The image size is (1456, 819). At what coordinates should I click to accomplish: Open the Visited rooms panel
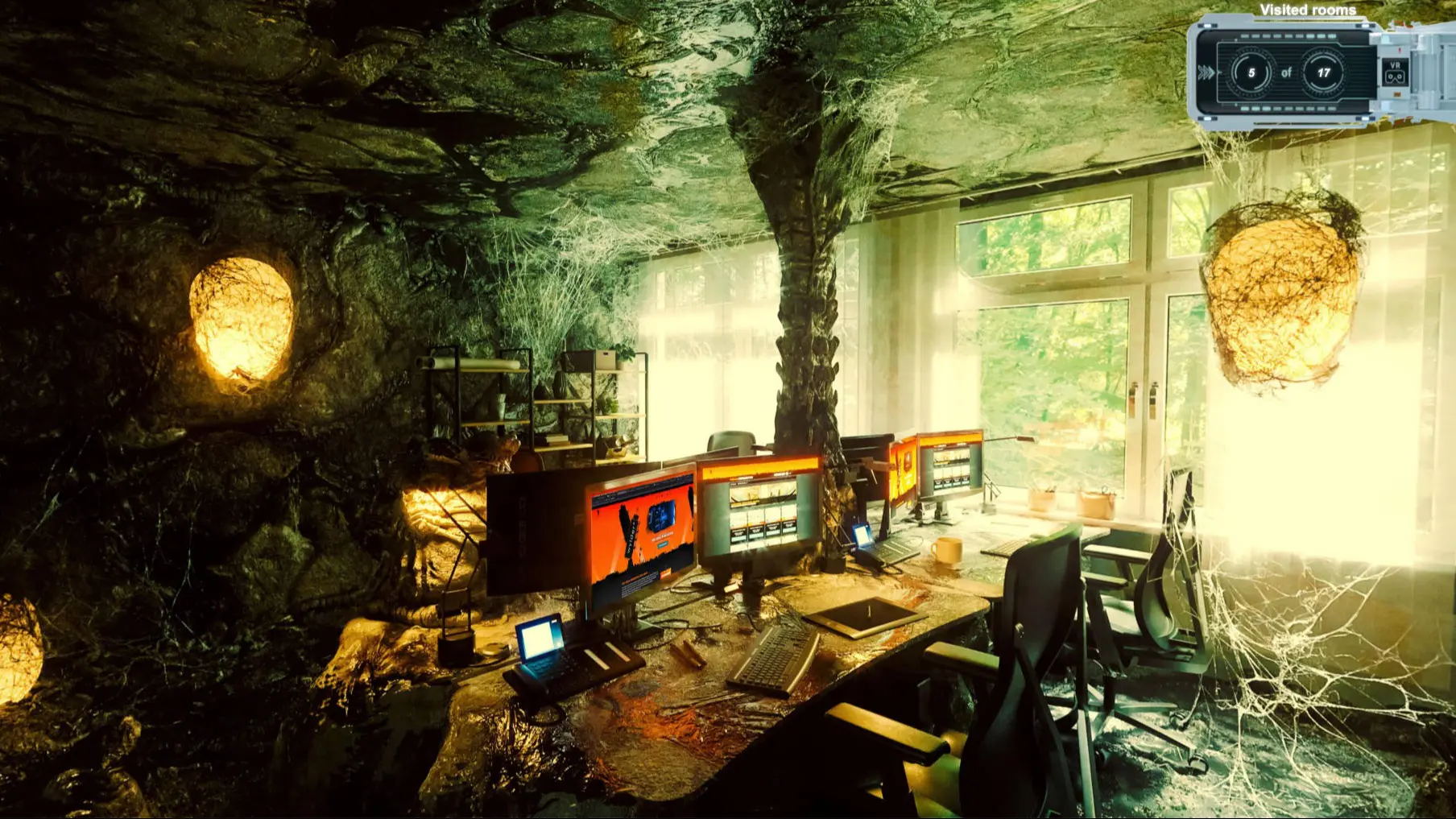(x=1287, y=72)
